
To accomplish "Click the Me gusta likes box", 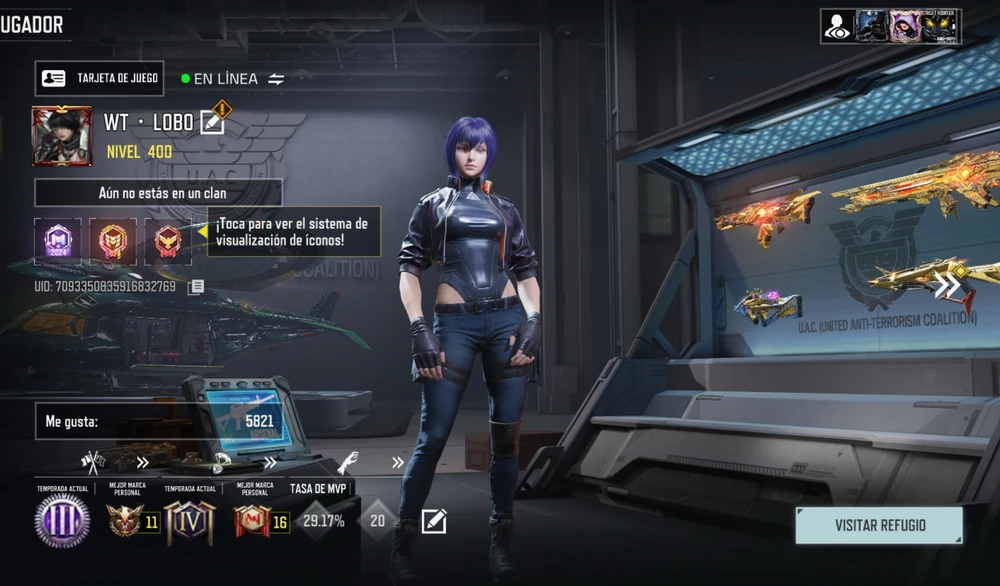I will tap(158, 421).
